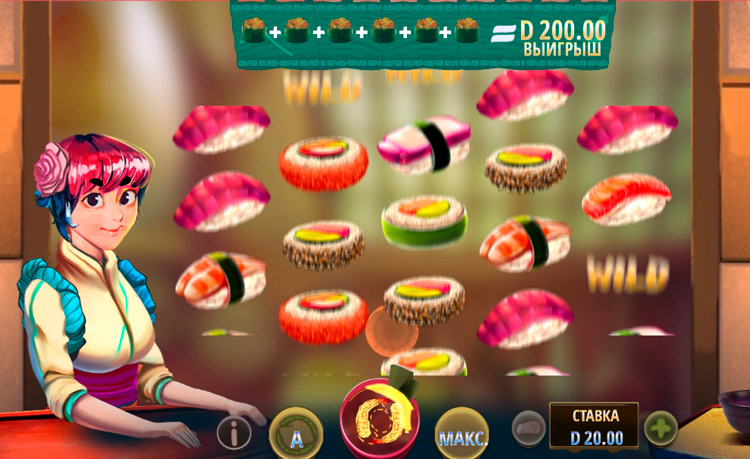The height and width of the screenshot is (459, 750).
Task: Open the info paytable button
Action: [x=234, y=433]
